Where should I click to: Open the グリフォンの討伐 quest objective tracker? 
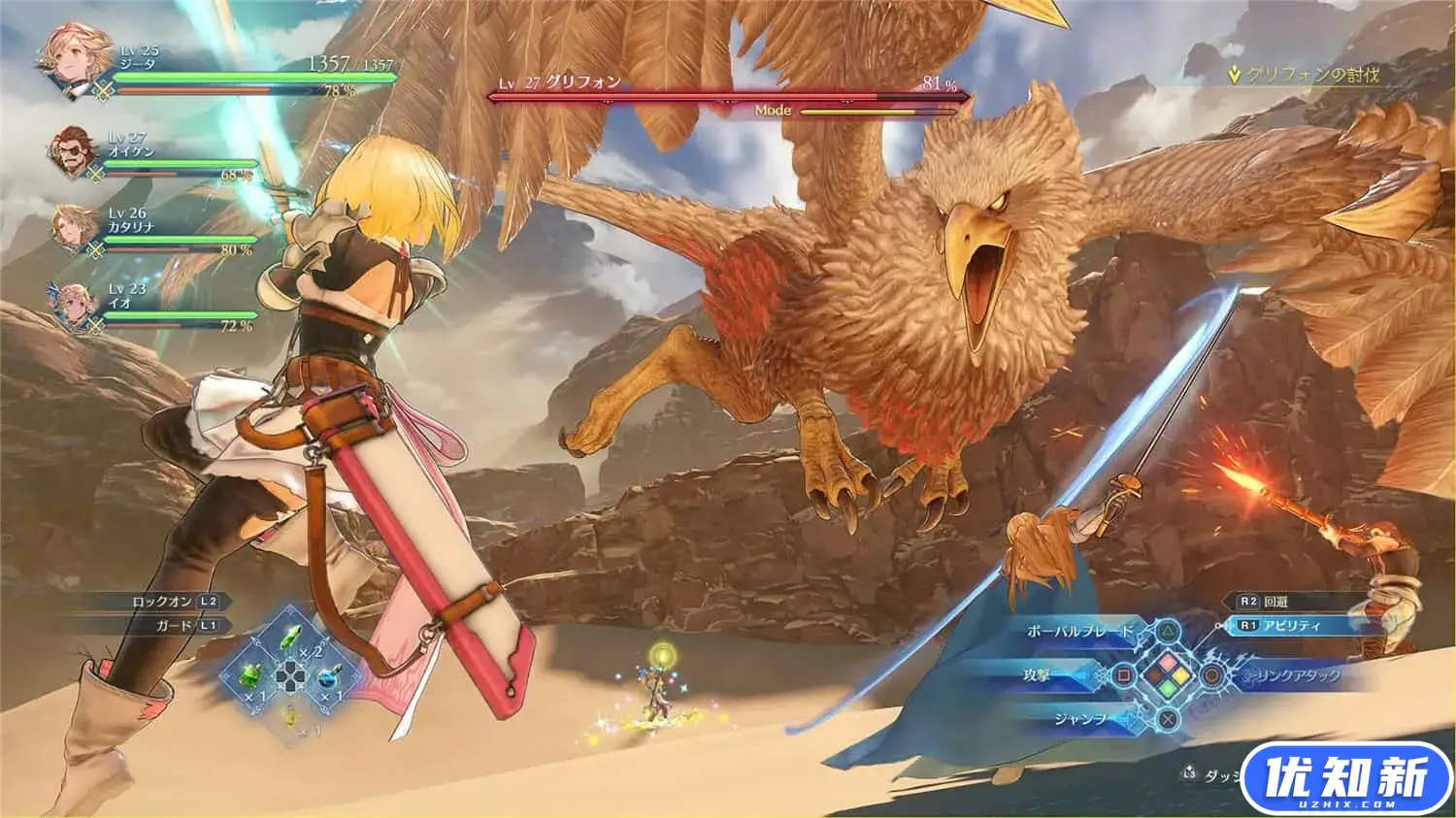coord(1304,75)
